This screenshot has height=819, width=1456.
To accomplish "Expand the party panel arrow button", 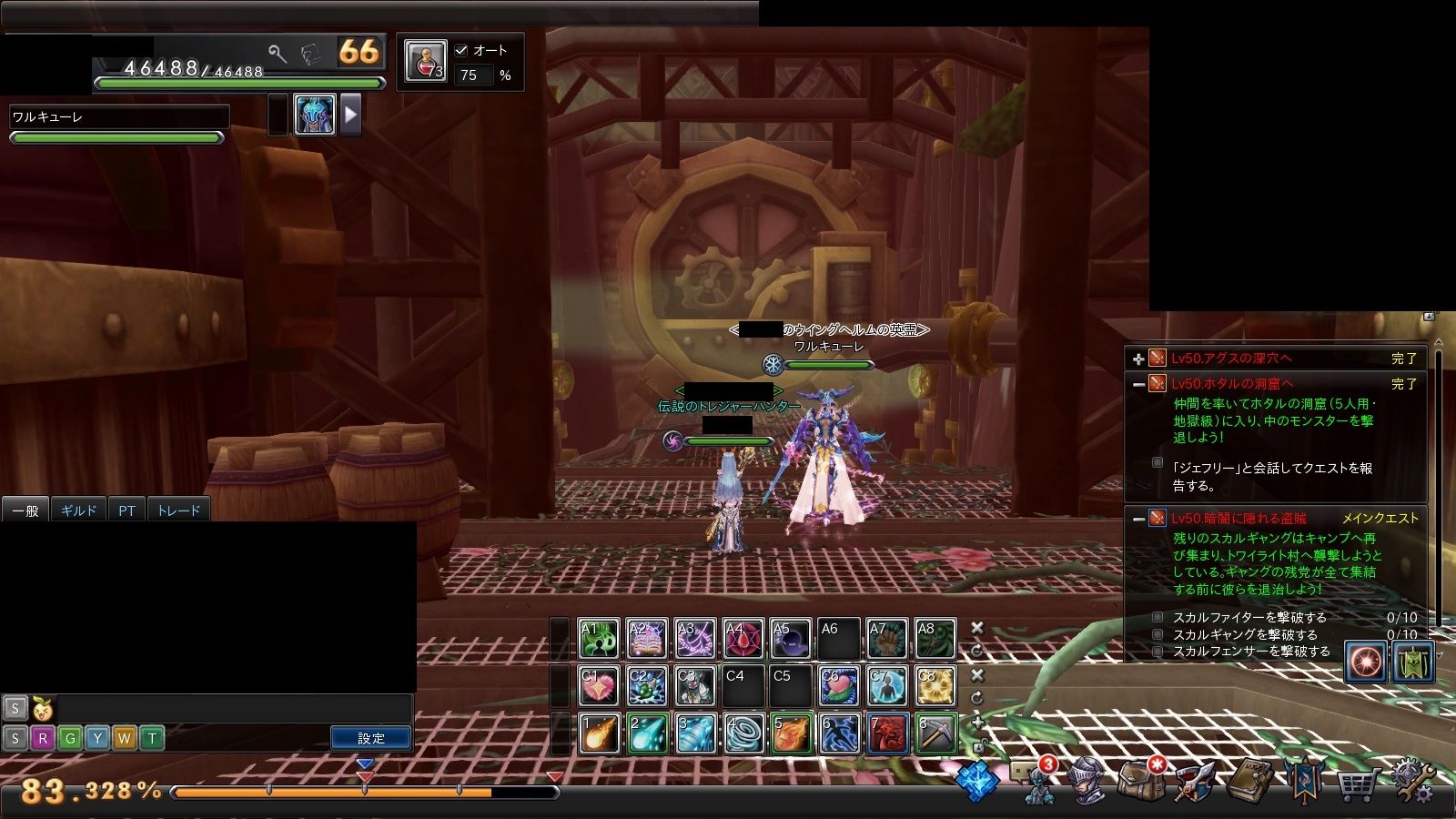I will point(350,116).
